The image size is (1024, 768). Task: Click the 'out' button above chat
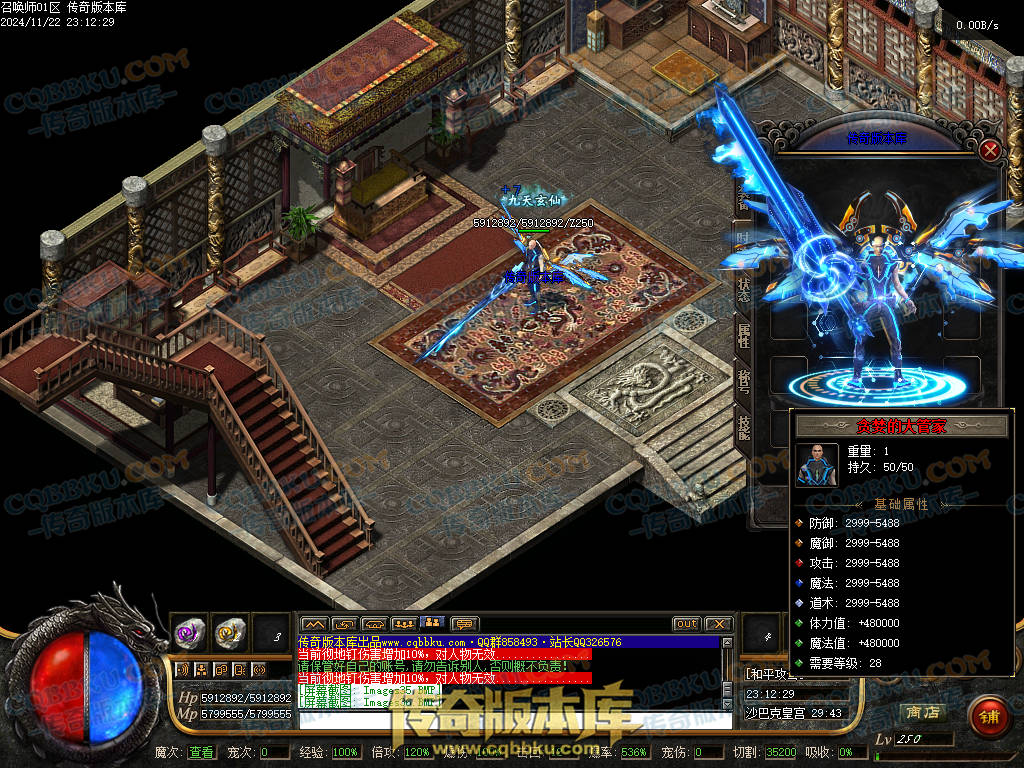point(686,624)
